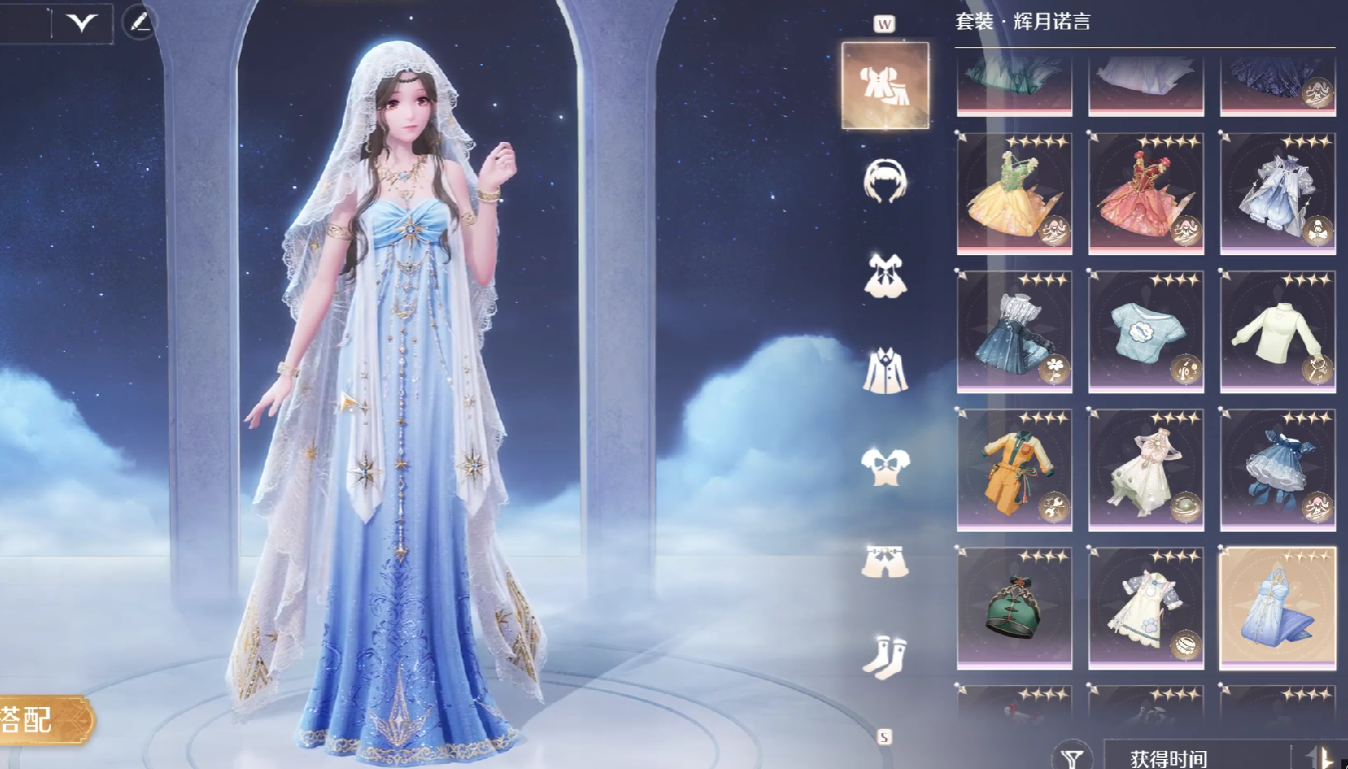
Task: Choose the dark blue starry dress
Action: click(x=1014, y=332)
